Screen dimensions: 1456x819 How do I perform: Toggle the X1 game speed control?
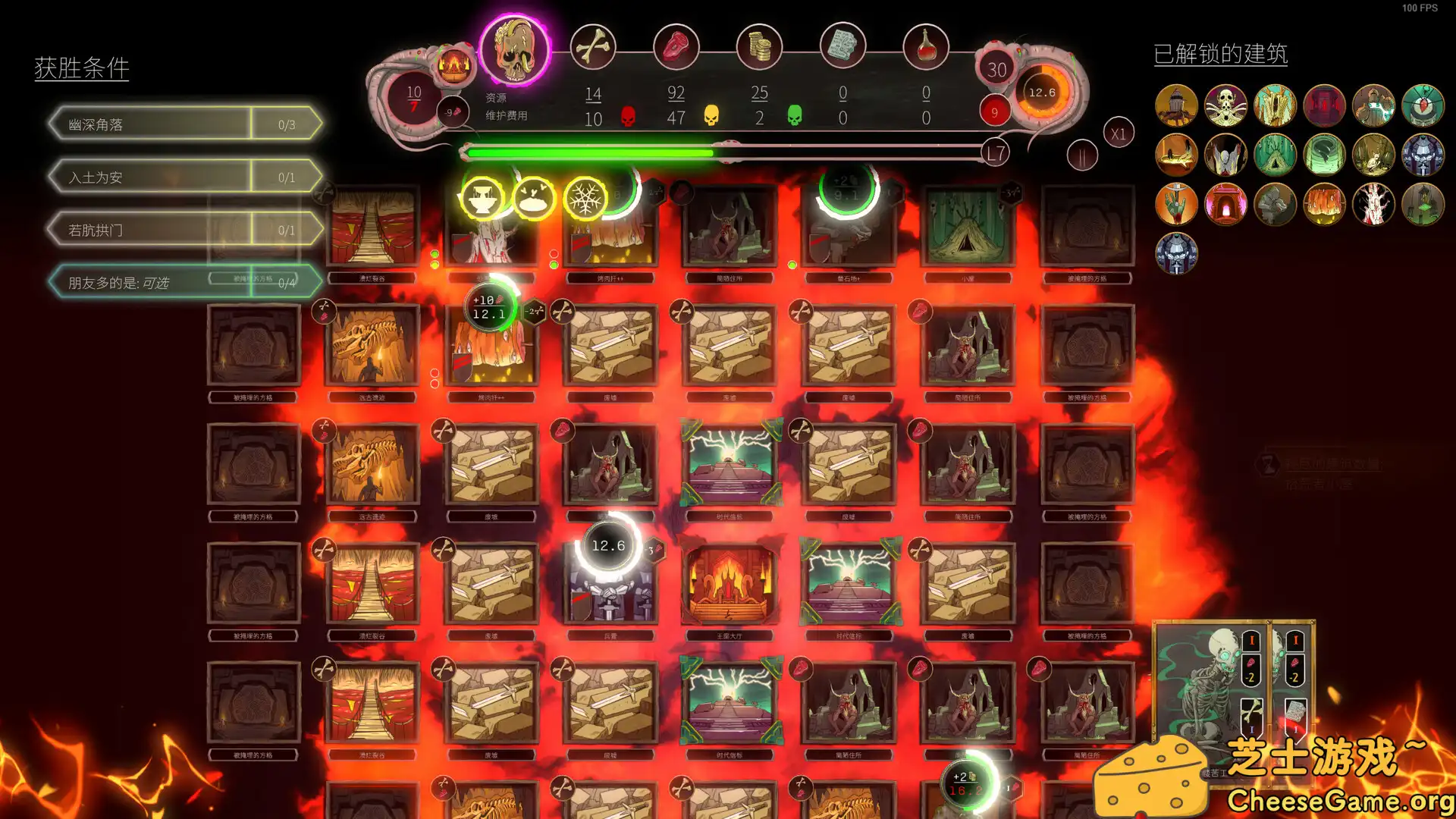(1118, 133)
